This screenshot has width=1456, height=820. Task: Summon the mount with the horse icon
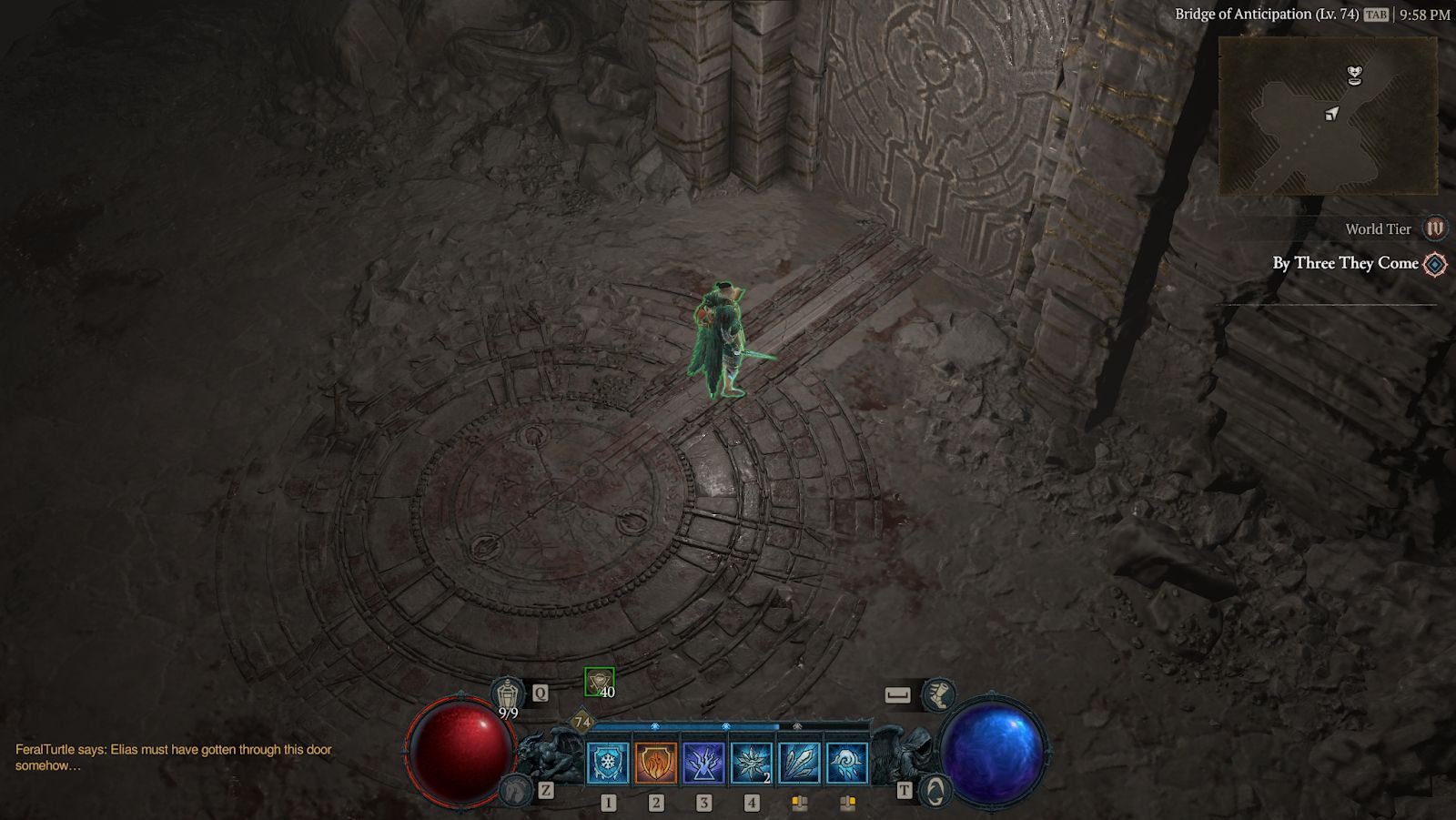[x=515, y=789]
